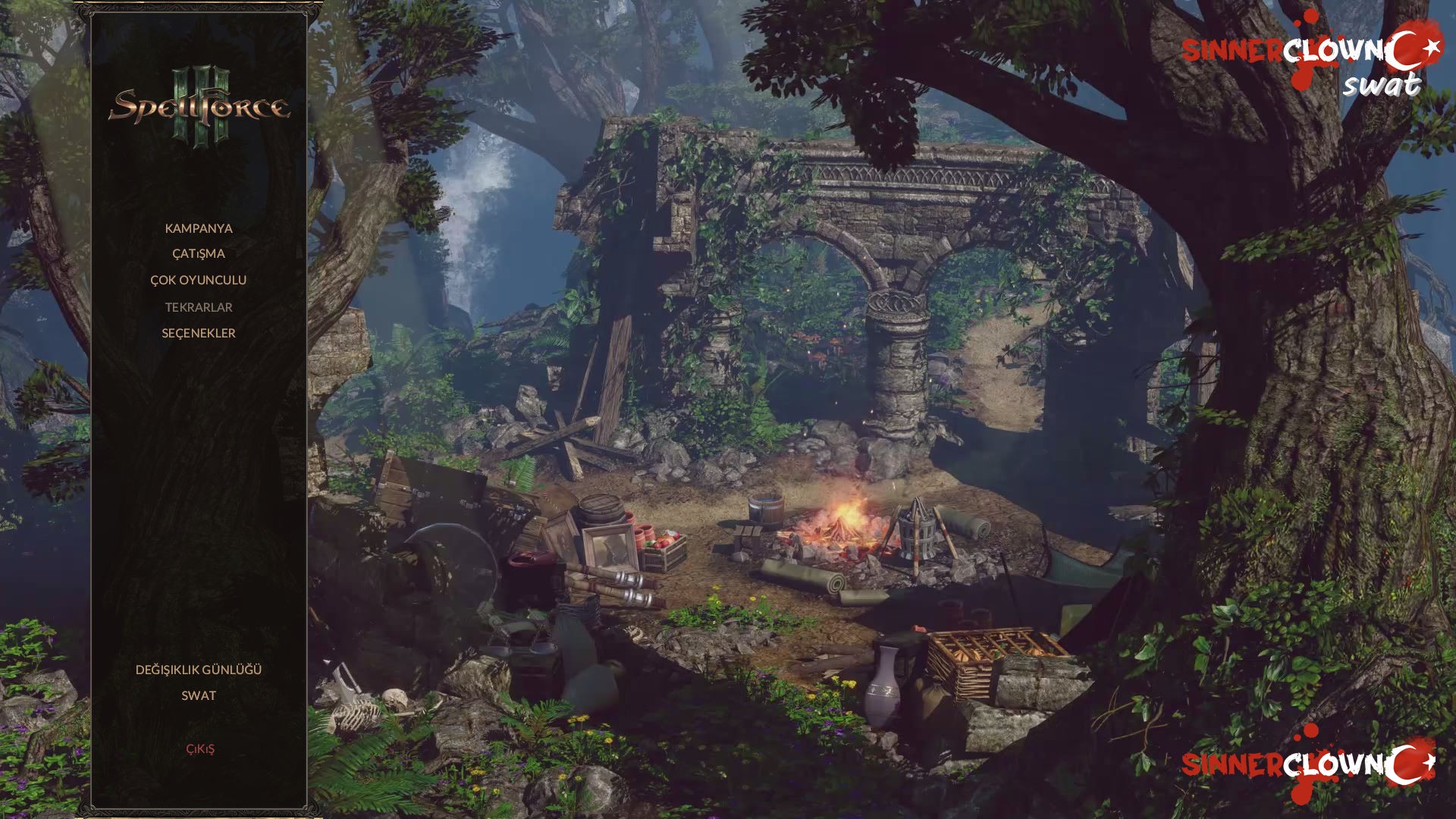Choose Çok Oyunculu multiplayer mode
This screenshot has width=1456, height=819.
(199, 280)
